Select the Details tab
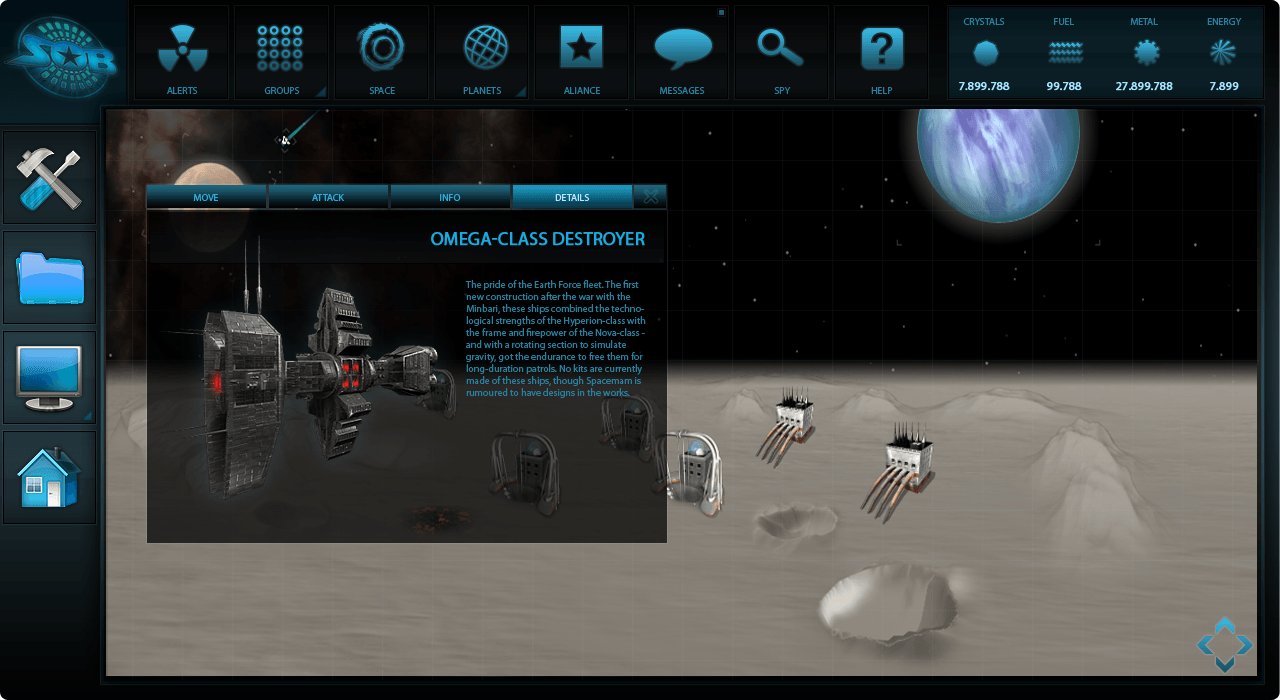The width and height of the screenshot is (1280, 700). click(572, 197)
